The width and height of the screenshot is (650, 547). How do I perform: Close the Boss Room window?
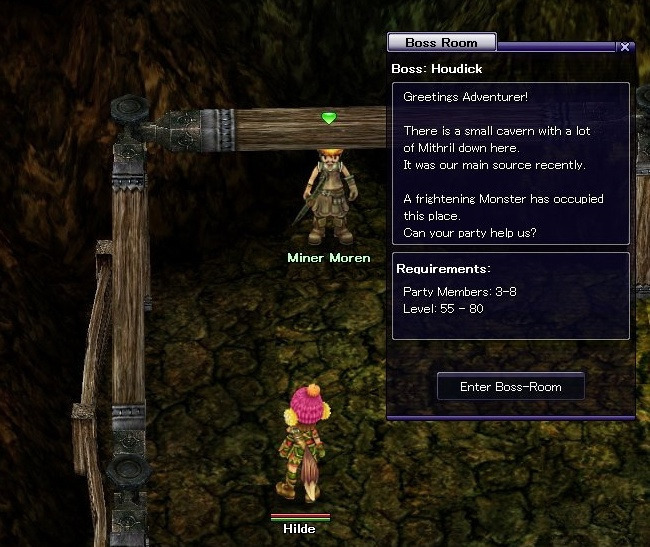(x=625, y=47)
